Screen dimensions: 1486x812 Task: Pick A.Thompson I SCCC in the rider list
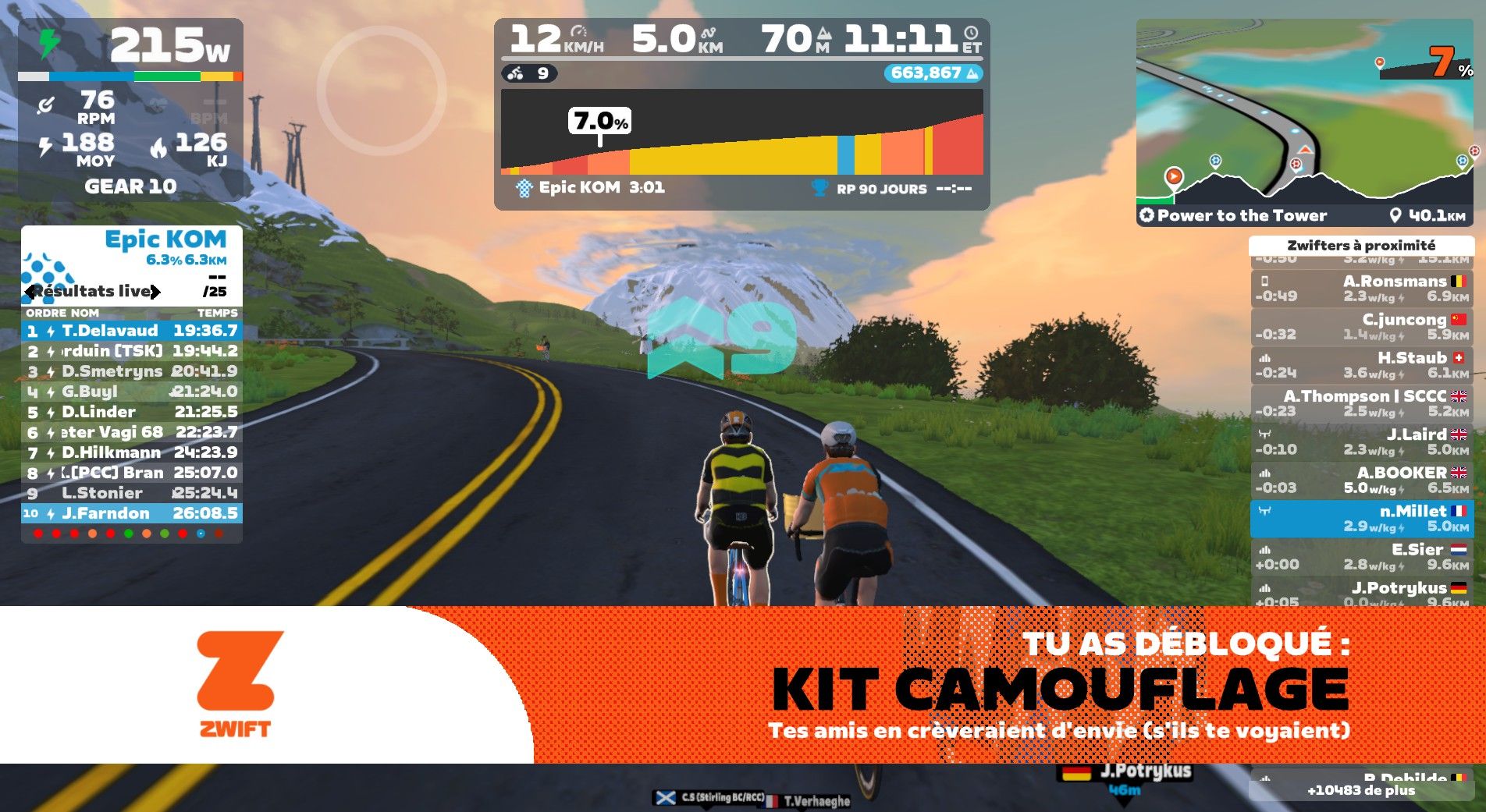[1361, 403]
